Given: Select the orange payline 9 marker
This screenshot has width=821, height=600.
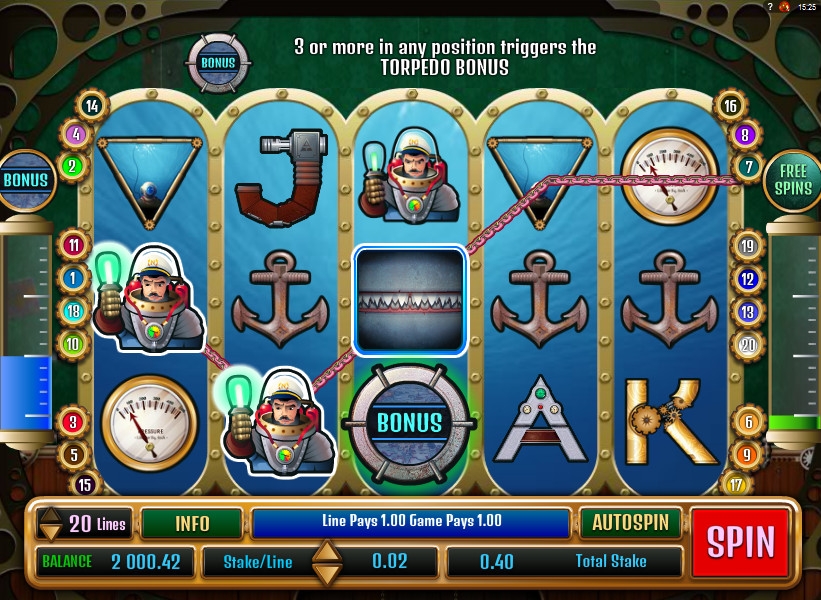Looking at the screenshot, I should click(x=747, y=455).
